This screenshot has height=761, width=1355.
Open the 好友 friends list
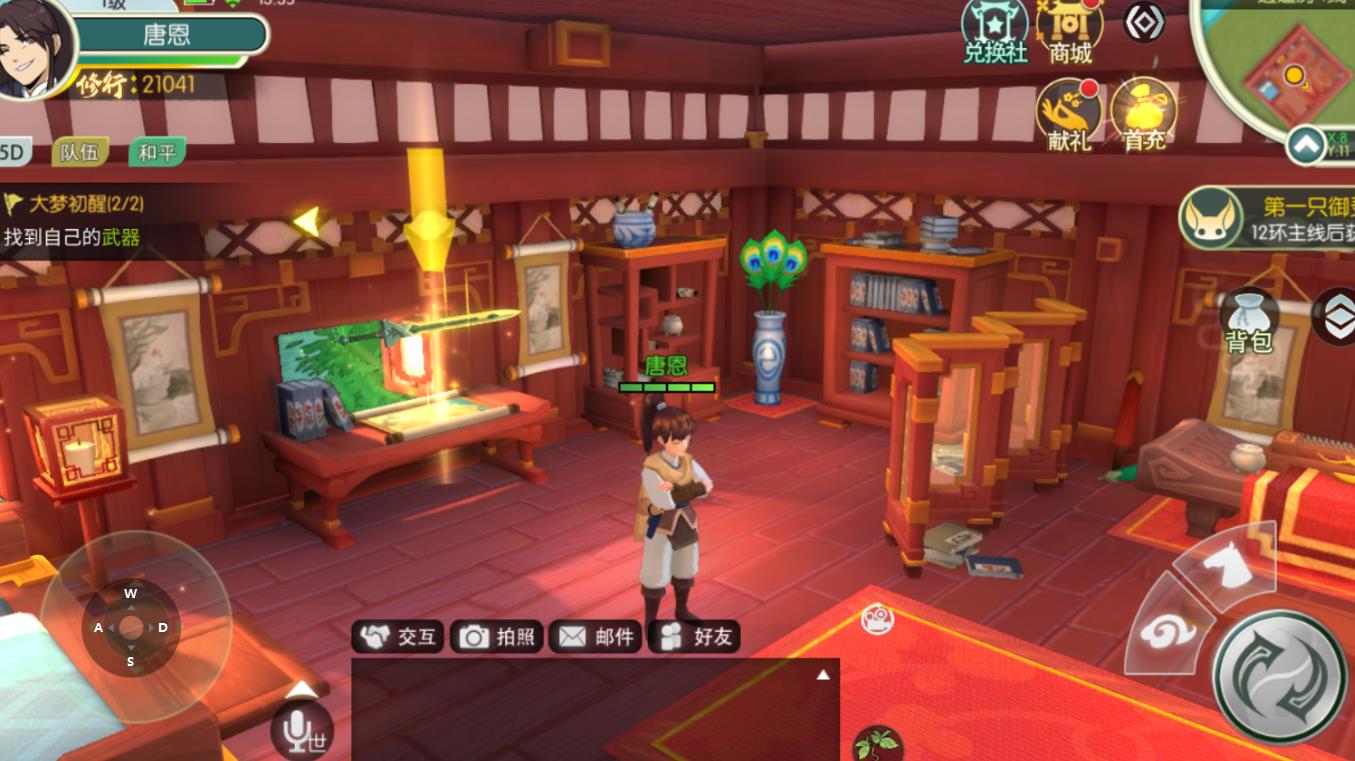695,636
